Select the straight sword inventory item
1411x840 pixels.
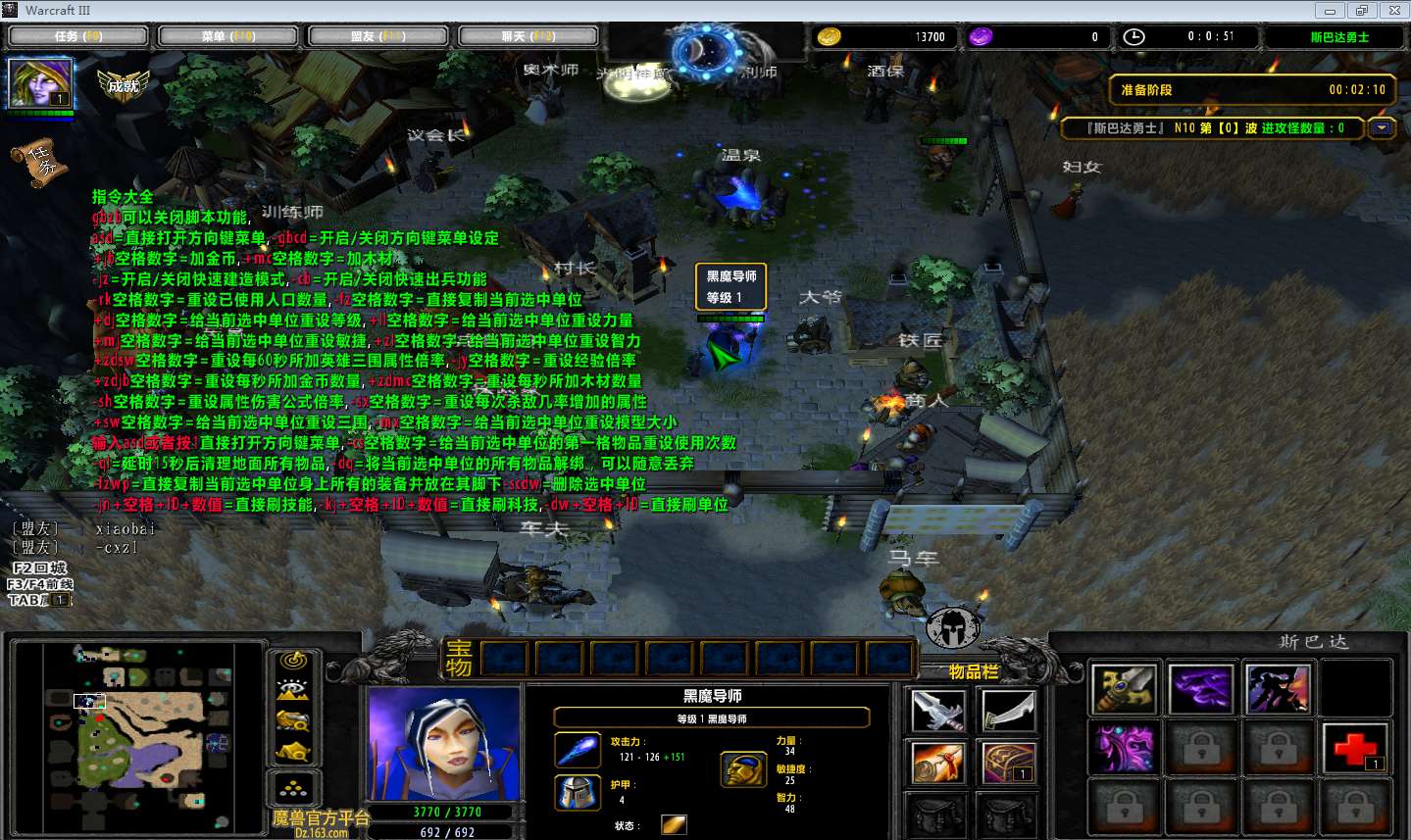[x=937, y=710]
